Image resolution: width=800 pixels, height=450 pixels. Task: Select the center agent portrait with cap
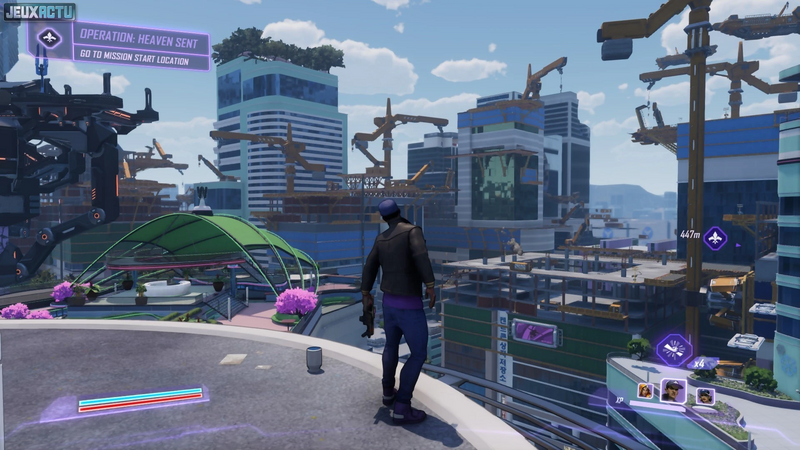pyautogui.click(x=674, y=390)
